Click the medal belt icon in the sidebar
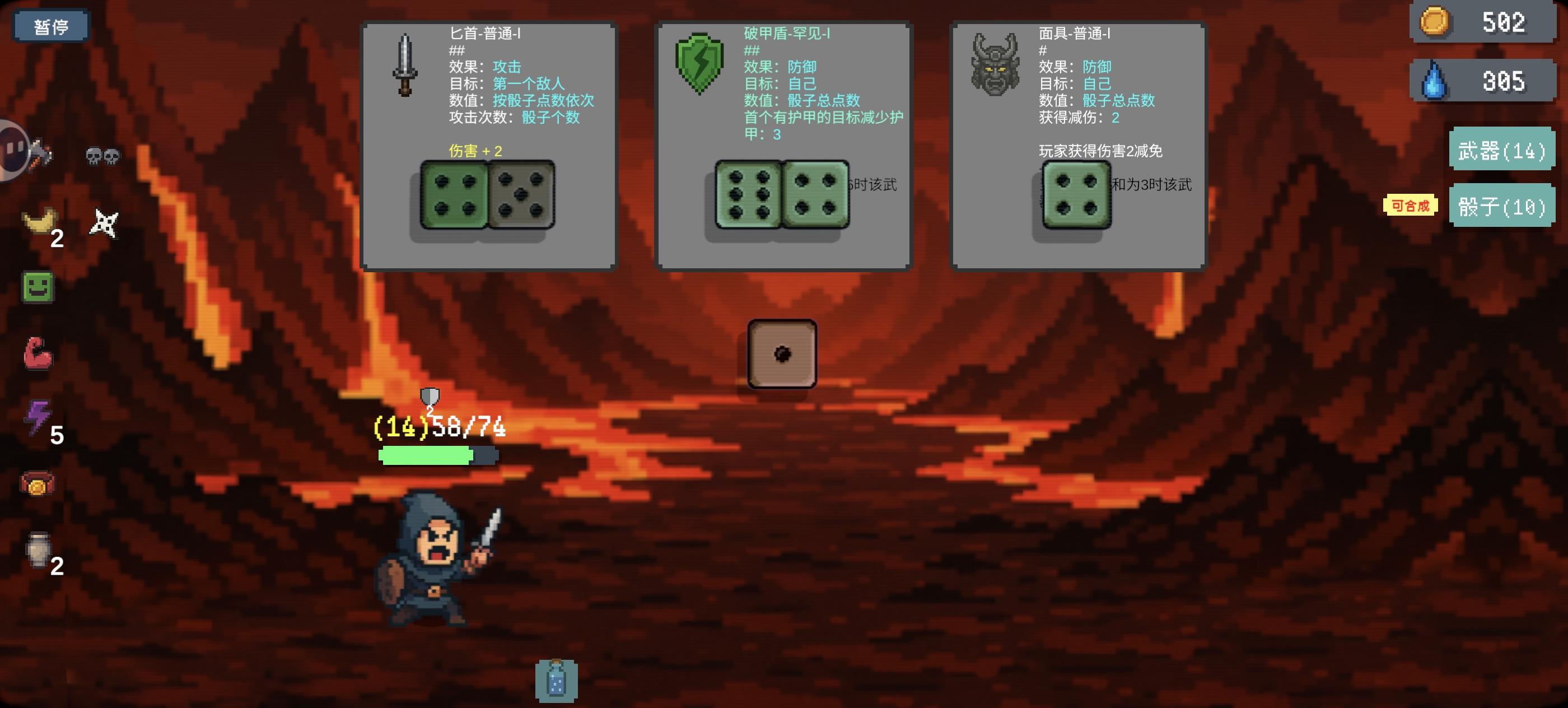Viewport: 1568px width, 708px height. 38,483
